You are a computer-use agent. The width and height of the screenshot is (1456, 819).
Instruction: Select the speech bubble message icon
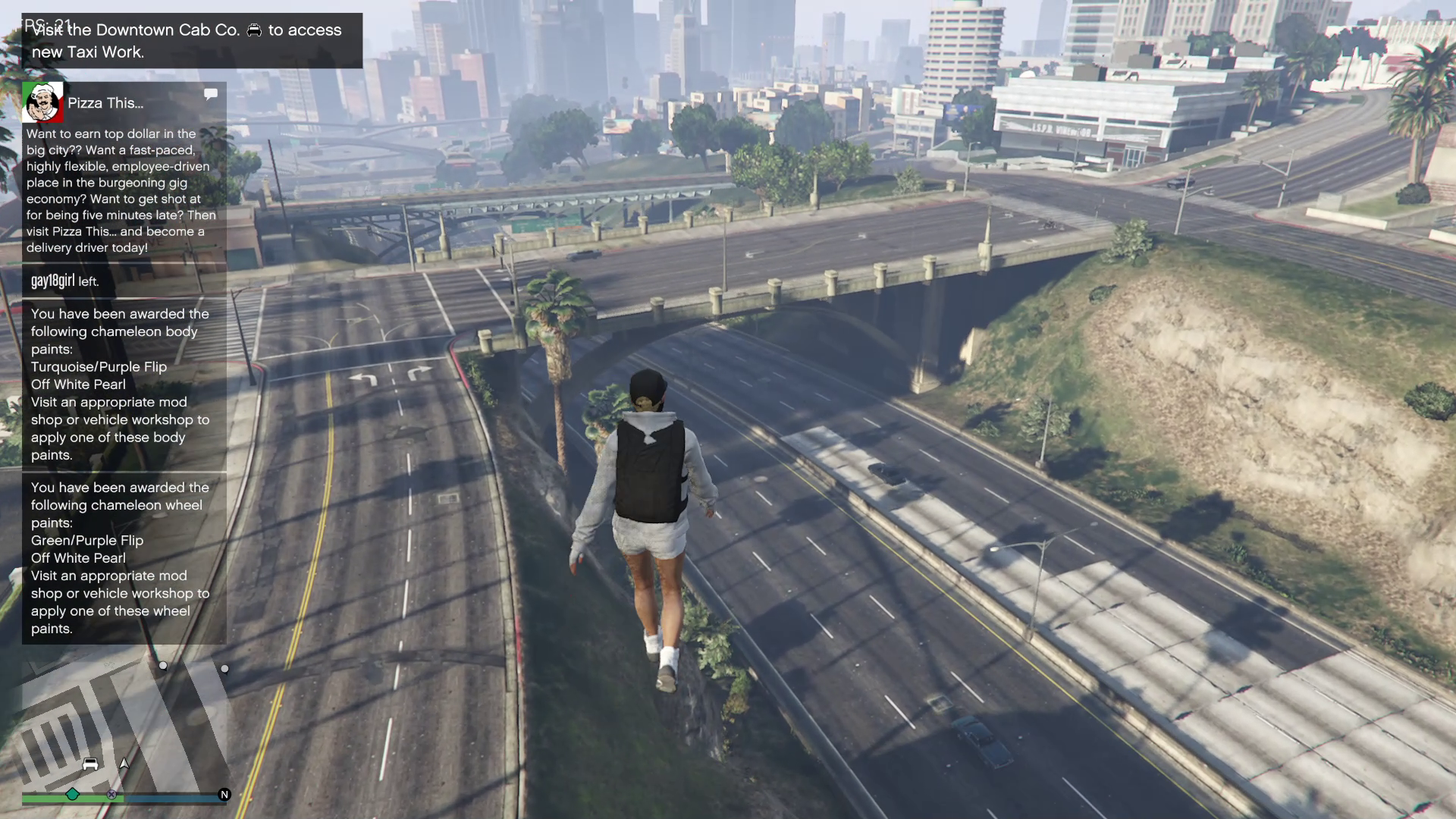pyautogui.click(x=211, y=94)
